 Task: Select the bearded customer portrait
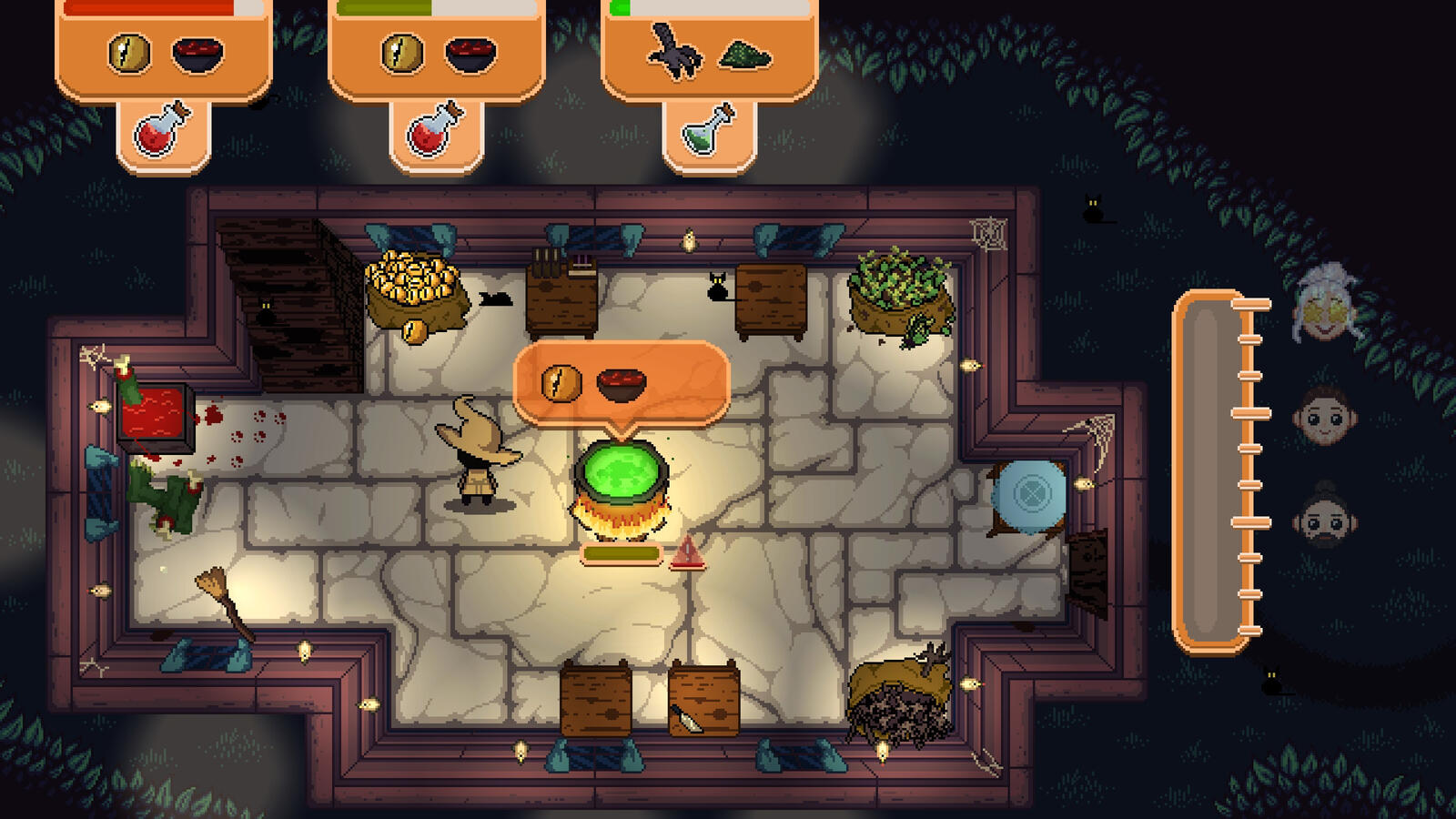1325,520
